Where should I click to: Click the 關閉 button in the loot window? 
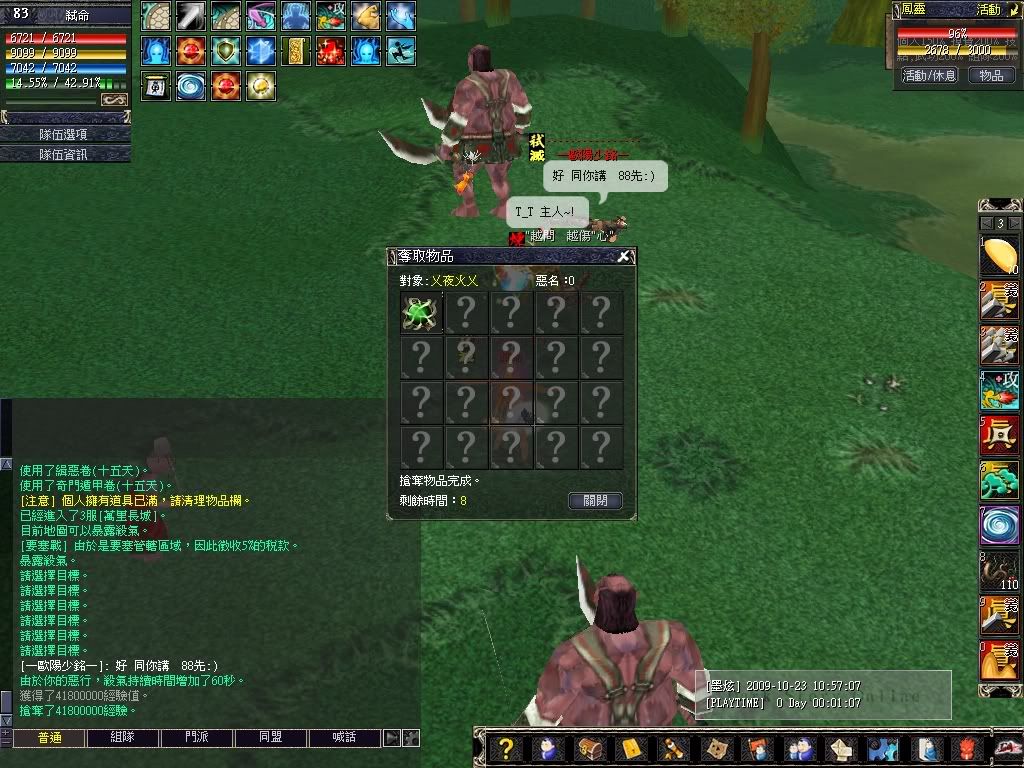595,501
